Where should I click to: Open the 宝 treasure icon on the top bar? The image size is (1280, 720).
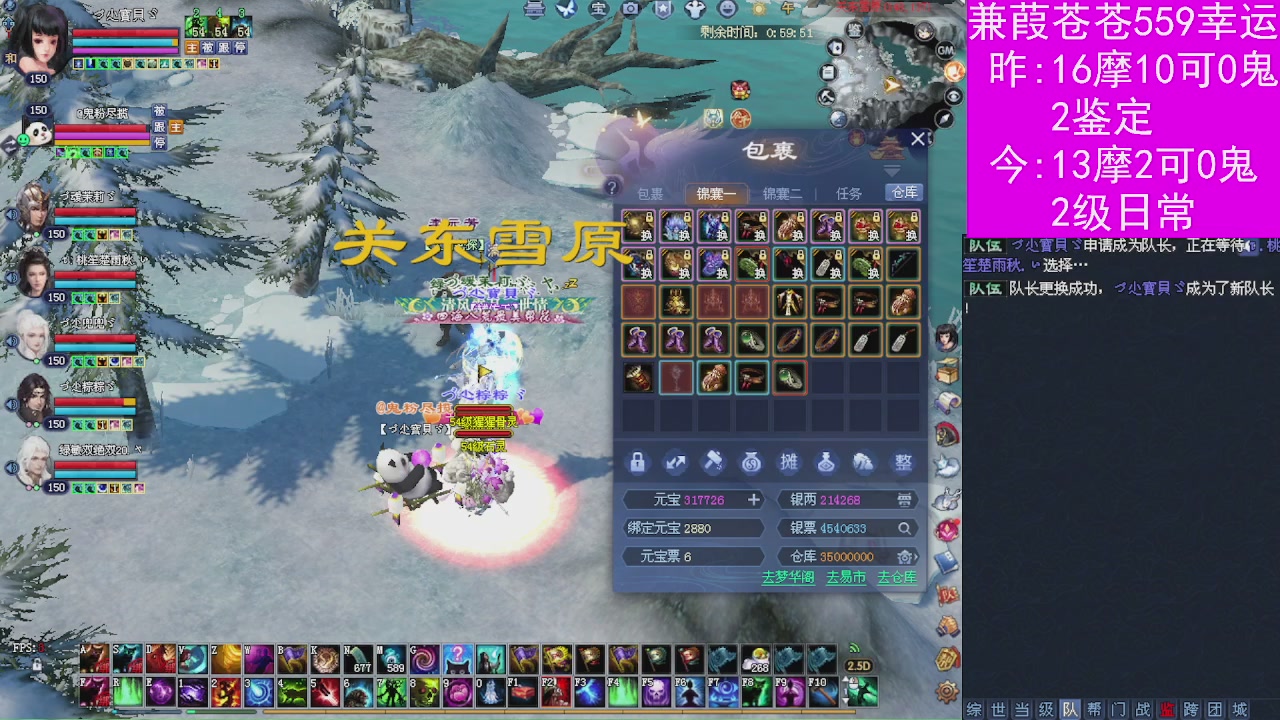click(x=597, y=11)
